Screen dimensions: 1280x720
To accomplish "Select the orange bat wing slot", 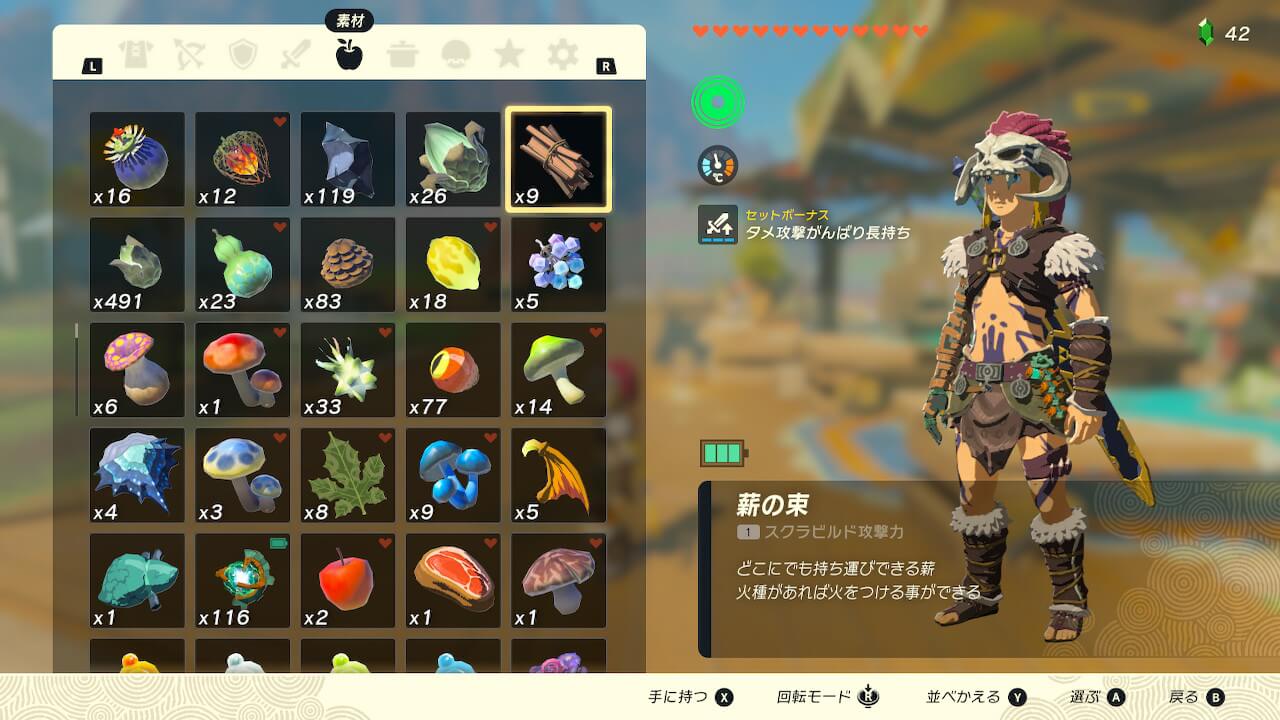I will (558, 476).
